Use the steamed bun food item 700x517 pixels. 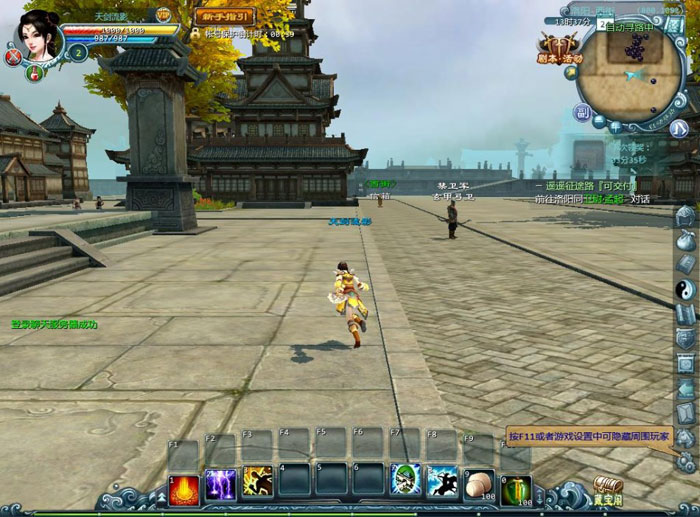[x=479, y=484]
